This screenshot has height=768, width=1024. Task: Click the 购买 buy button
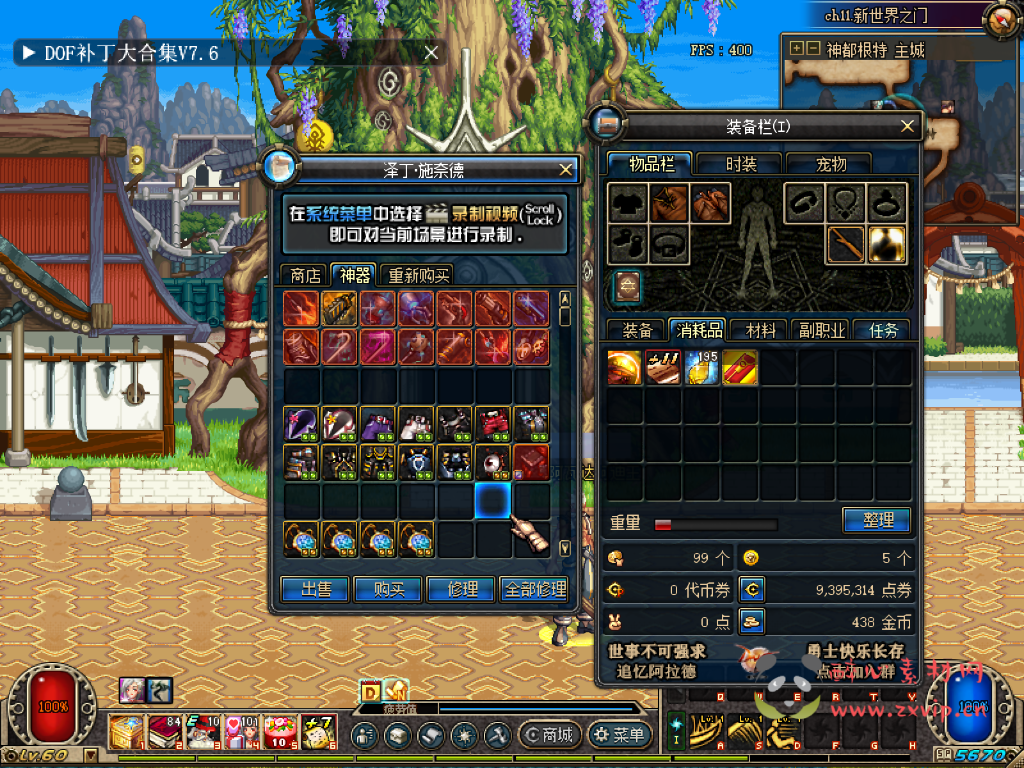pos(389,590)
